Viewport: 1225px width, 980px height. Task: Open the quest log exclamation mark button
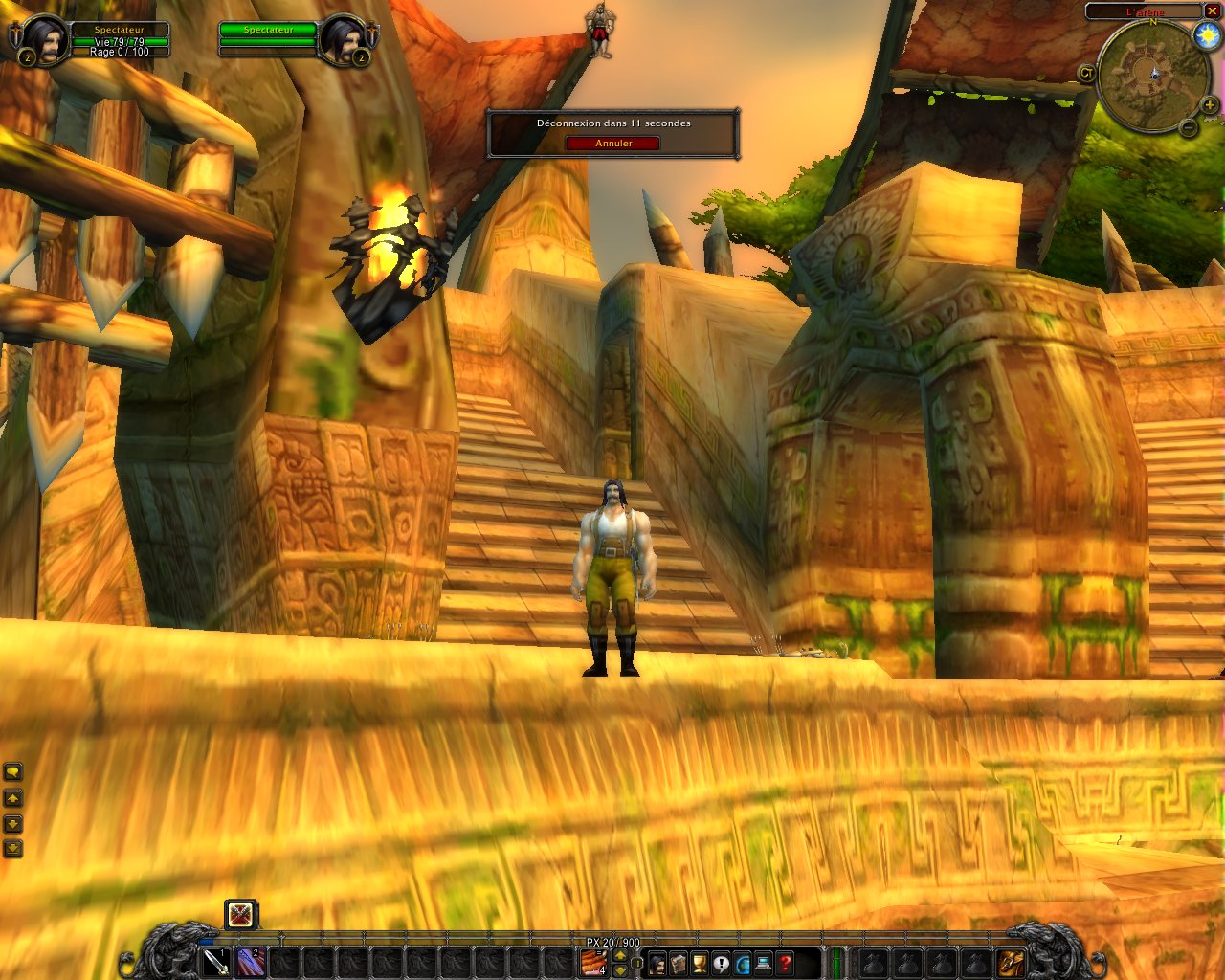pyautogui.click(x=721, y=963)
